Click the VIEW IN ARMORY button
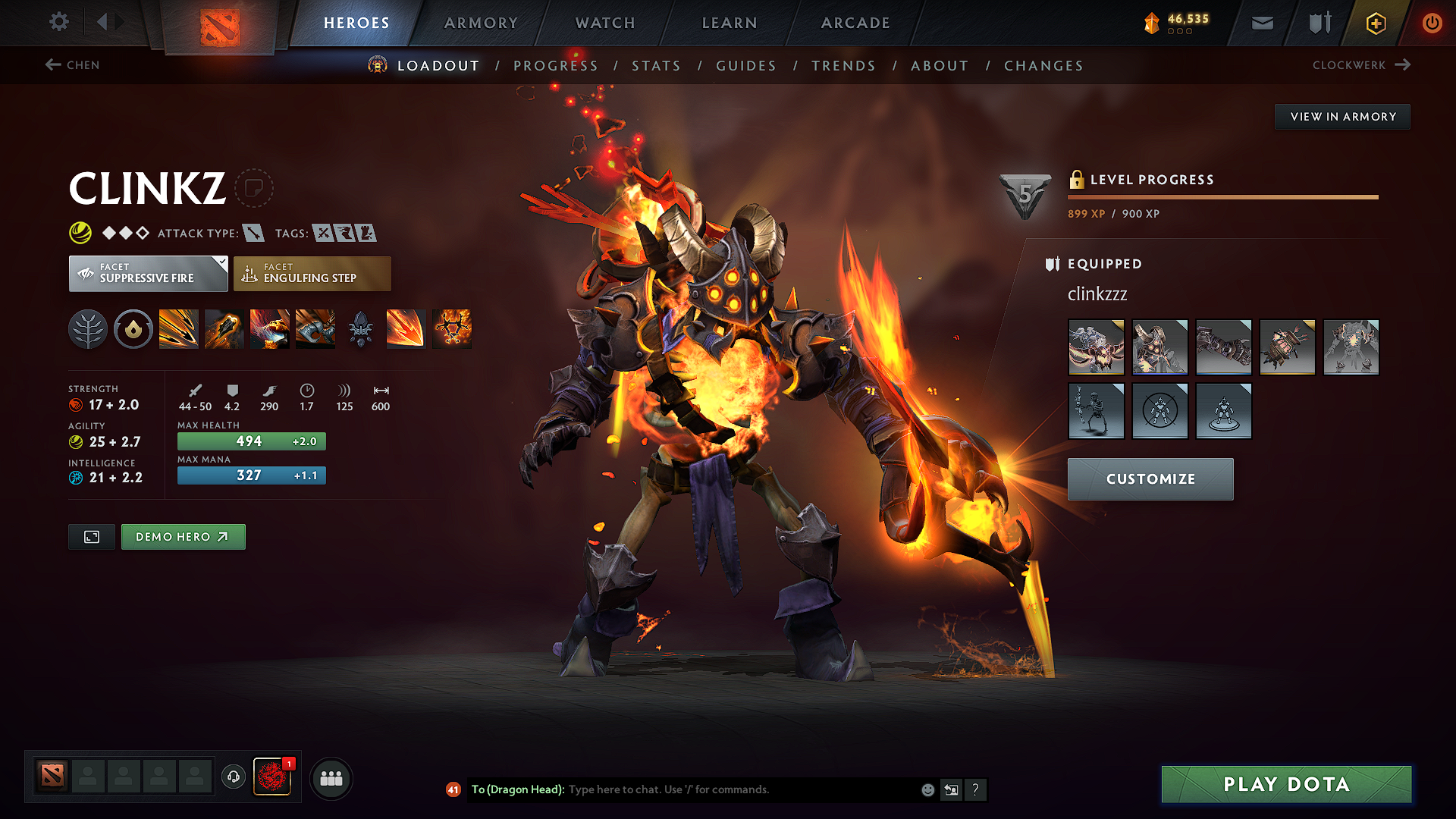The image size is (1456, 819). [1342, 116]
